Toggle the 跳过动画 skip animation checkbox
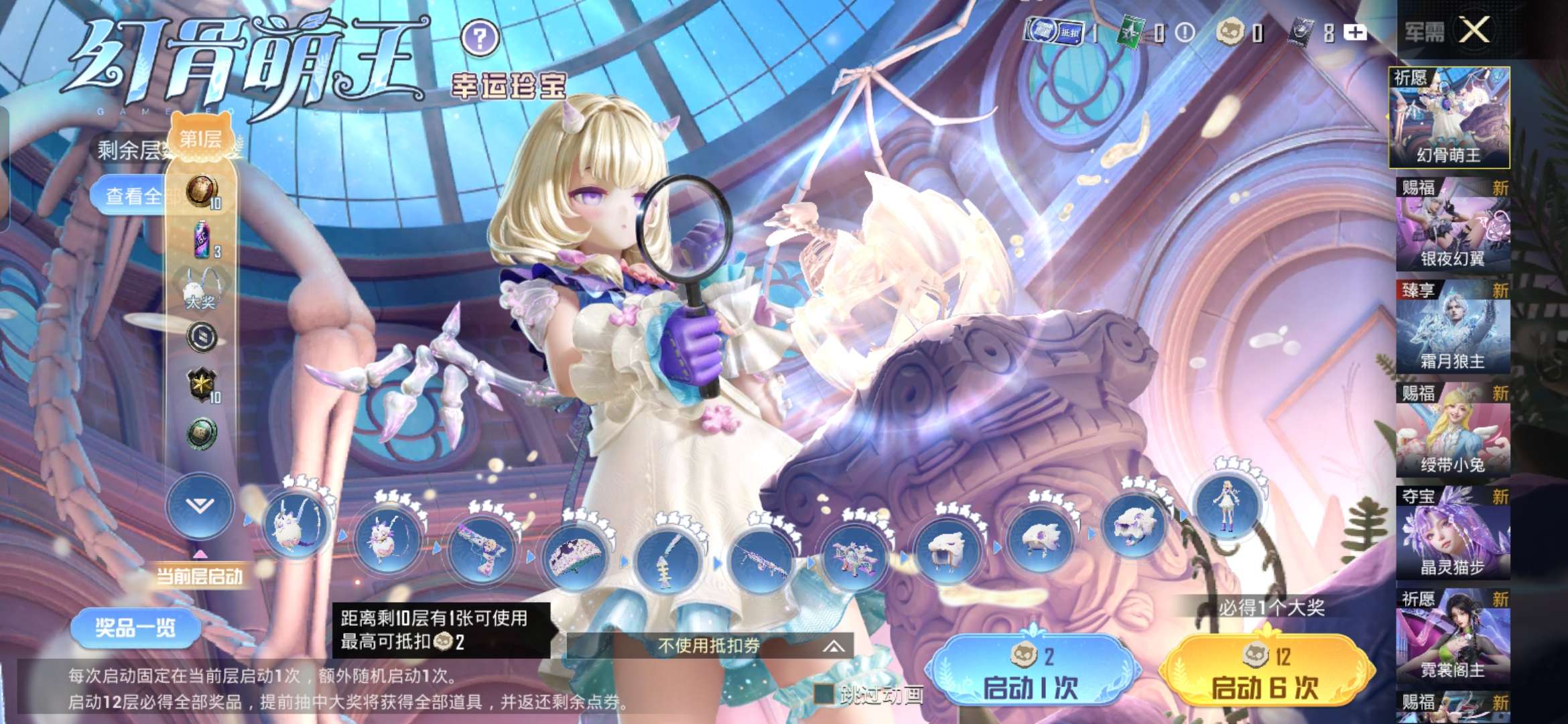The width and height of the screenshot is (1568, 724). (x=824, y=695)
